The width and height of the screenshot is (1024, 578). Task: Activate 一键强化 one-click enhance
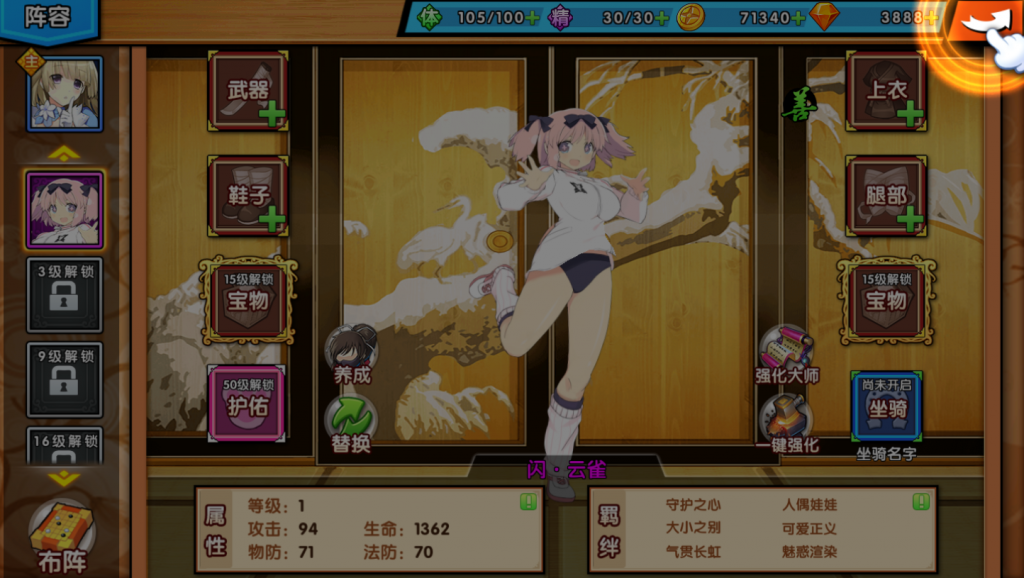click(786, 422)
